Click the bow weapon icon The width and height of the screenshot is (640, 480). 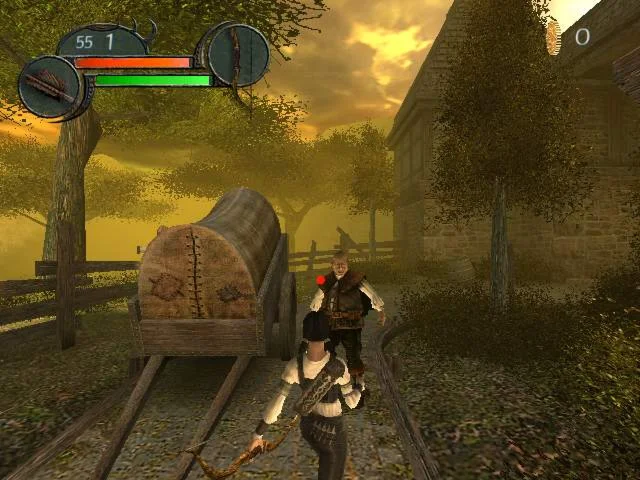pyautogui.click(x=238, y=54)
